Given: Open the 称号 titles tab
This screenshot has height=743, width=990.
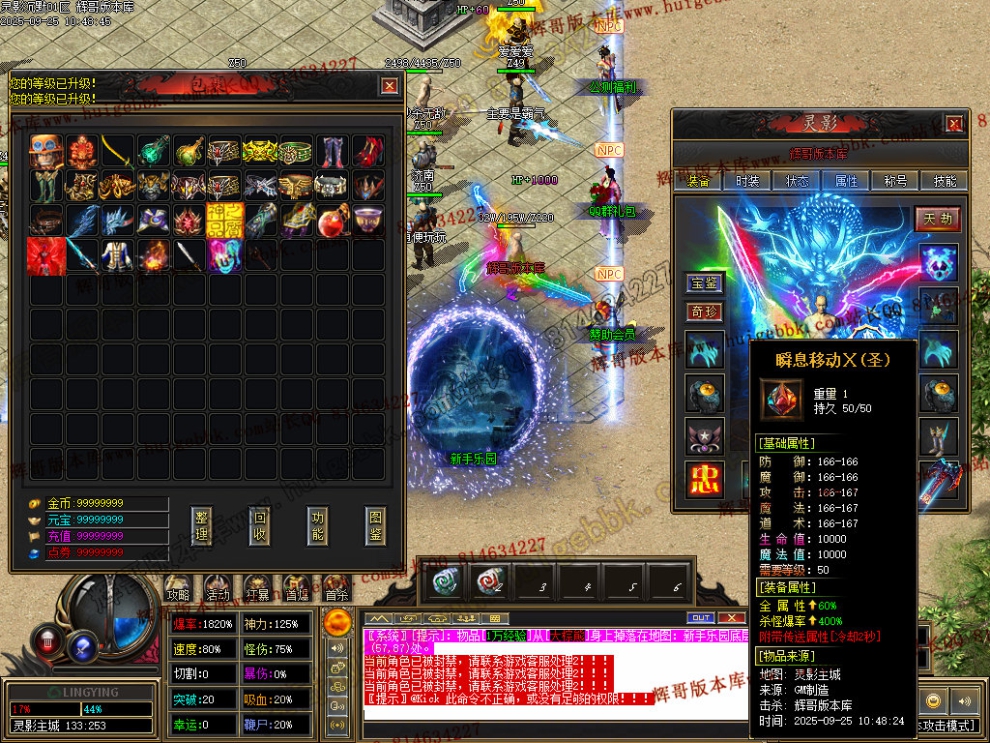Looking at the screenshot, I should 894,181.
